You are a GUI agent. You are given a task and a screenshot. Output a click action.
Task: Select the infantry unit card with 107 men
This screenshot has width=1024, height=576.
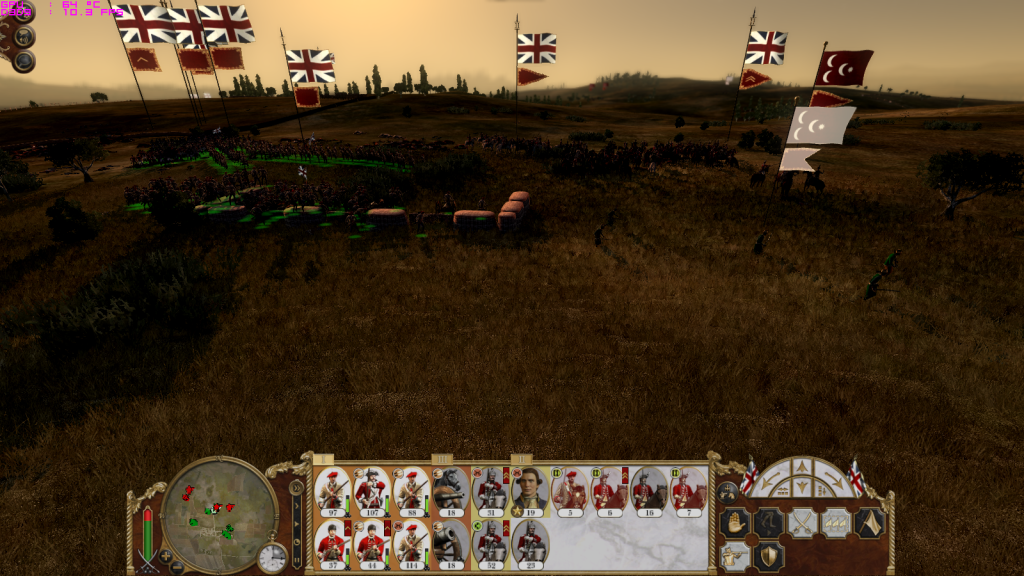click(371, 490)
